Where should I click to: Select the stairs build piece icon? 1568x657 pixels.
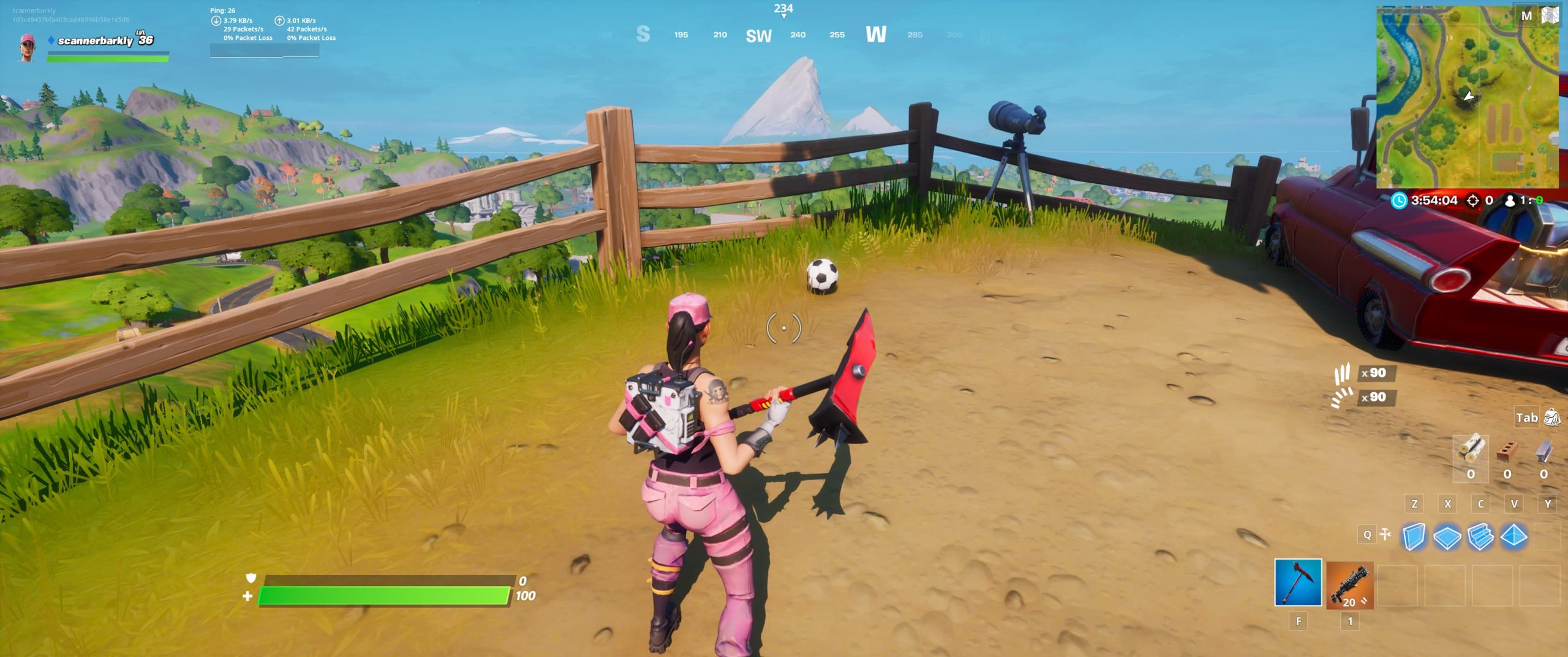tap(1480, 536)
